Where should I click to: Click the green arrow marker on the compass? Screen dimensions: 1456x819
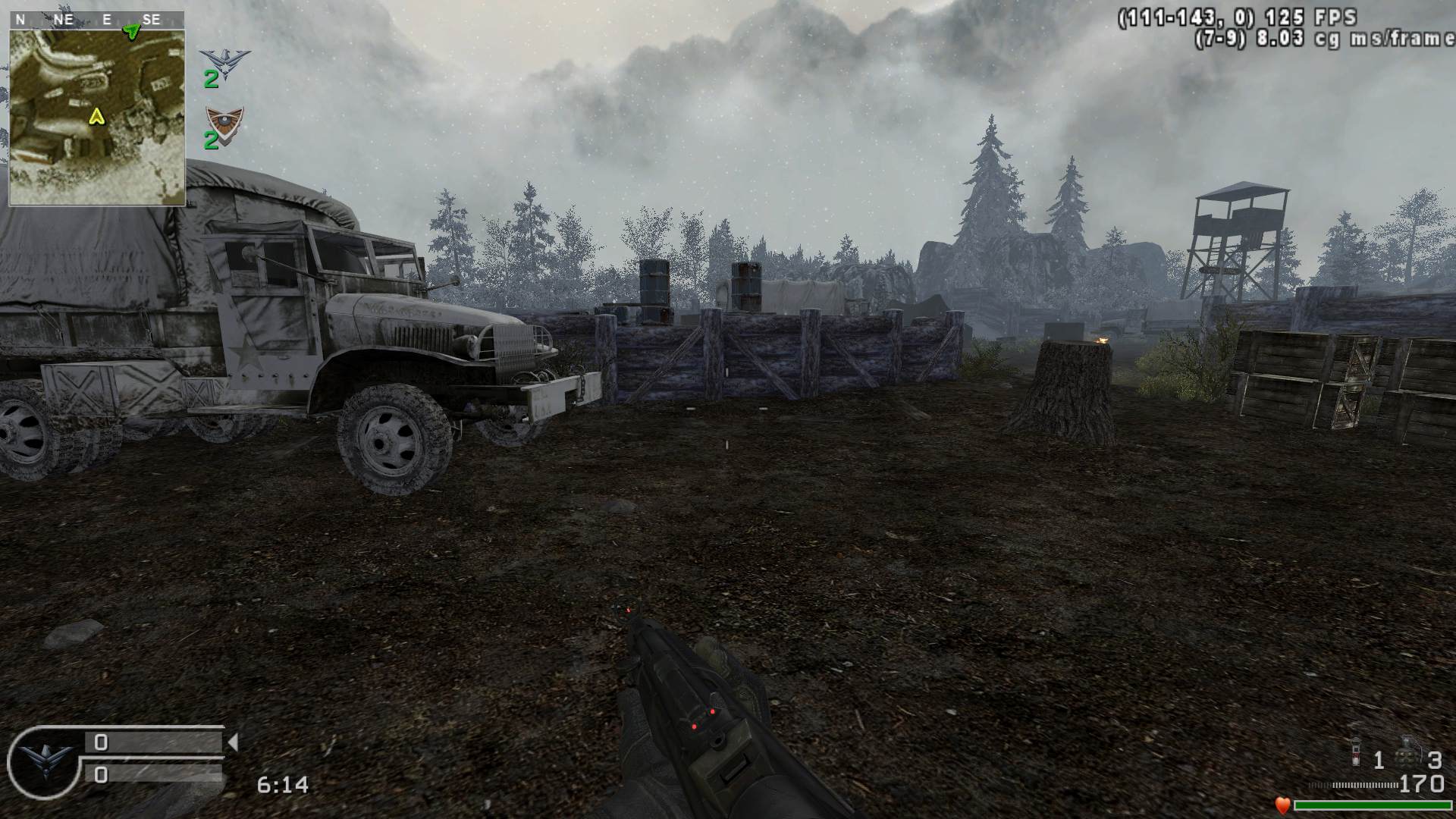coord(132,31)
